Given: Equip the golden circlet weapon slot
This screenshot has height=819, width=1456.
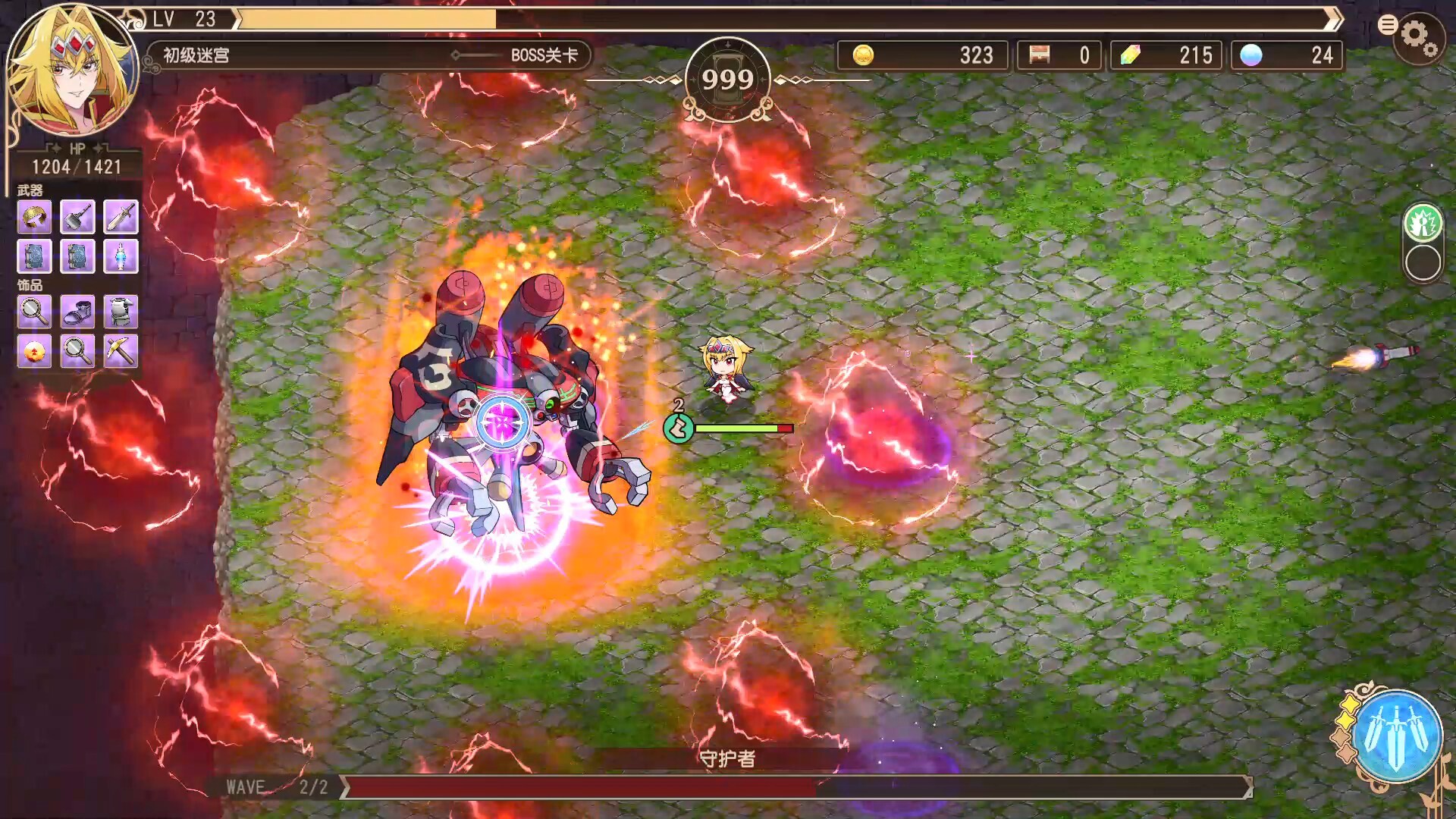Looking at the screenshot, I should point(33,218).
